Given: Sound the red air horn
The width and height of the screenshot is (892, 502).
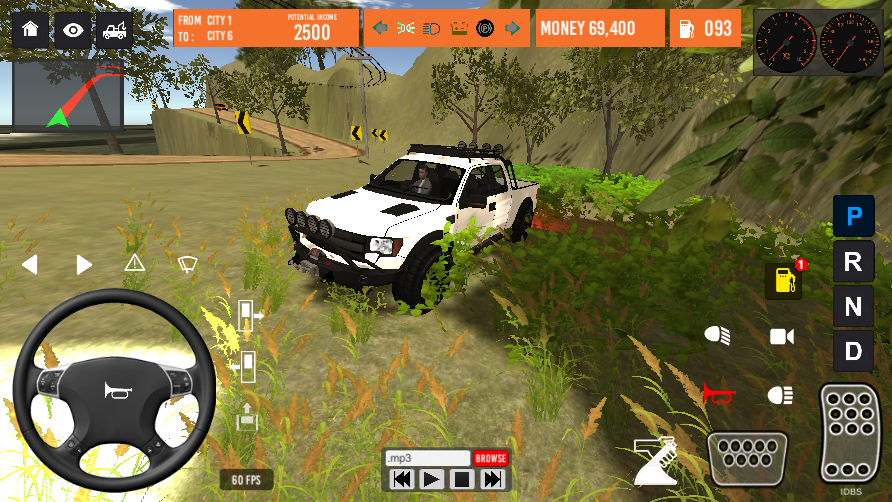Looking at the screenshot, I should tap(716, 394).
